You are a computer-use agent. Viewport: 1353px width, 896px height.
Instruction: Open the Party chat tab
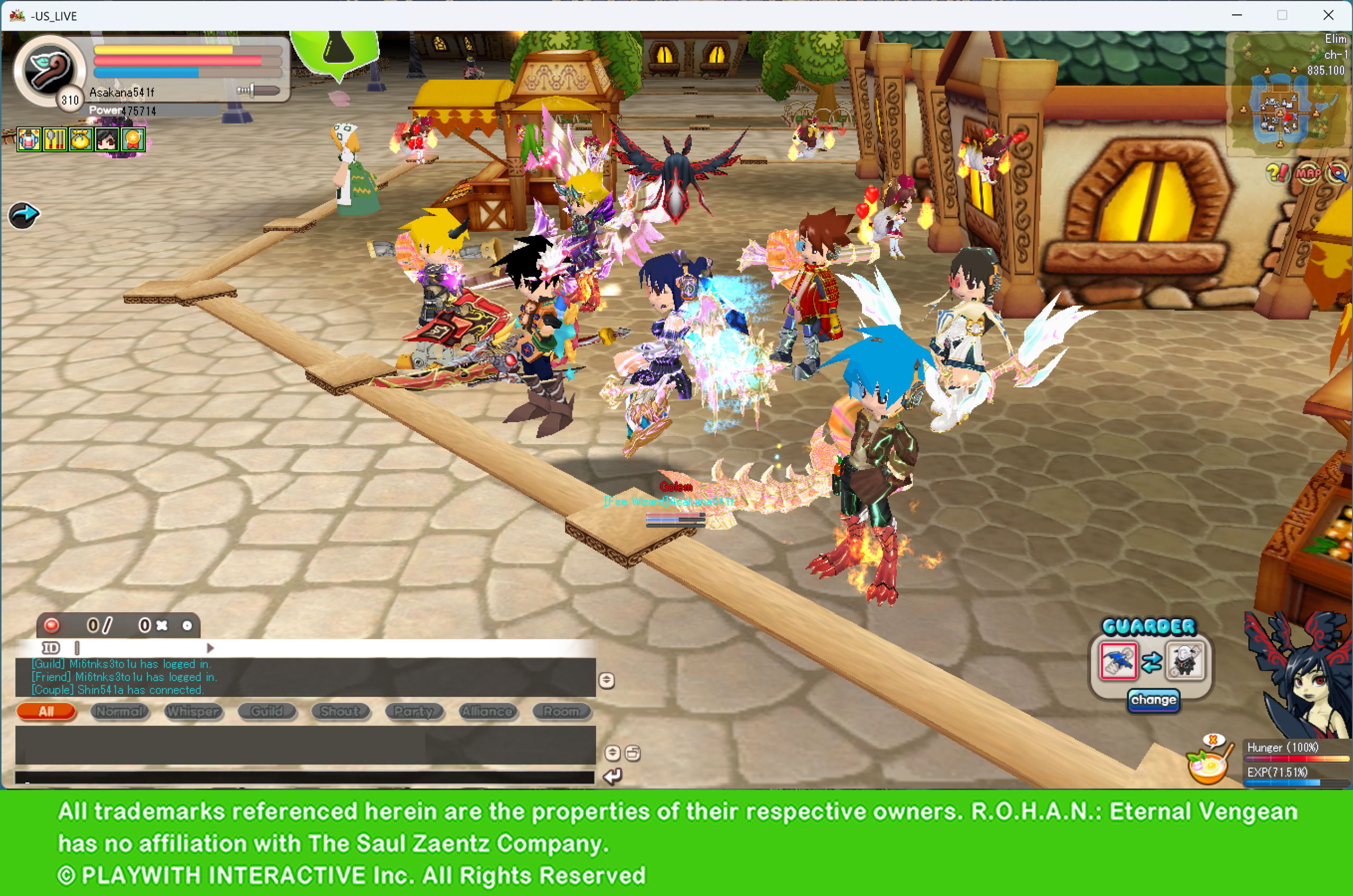coord(414,711)
